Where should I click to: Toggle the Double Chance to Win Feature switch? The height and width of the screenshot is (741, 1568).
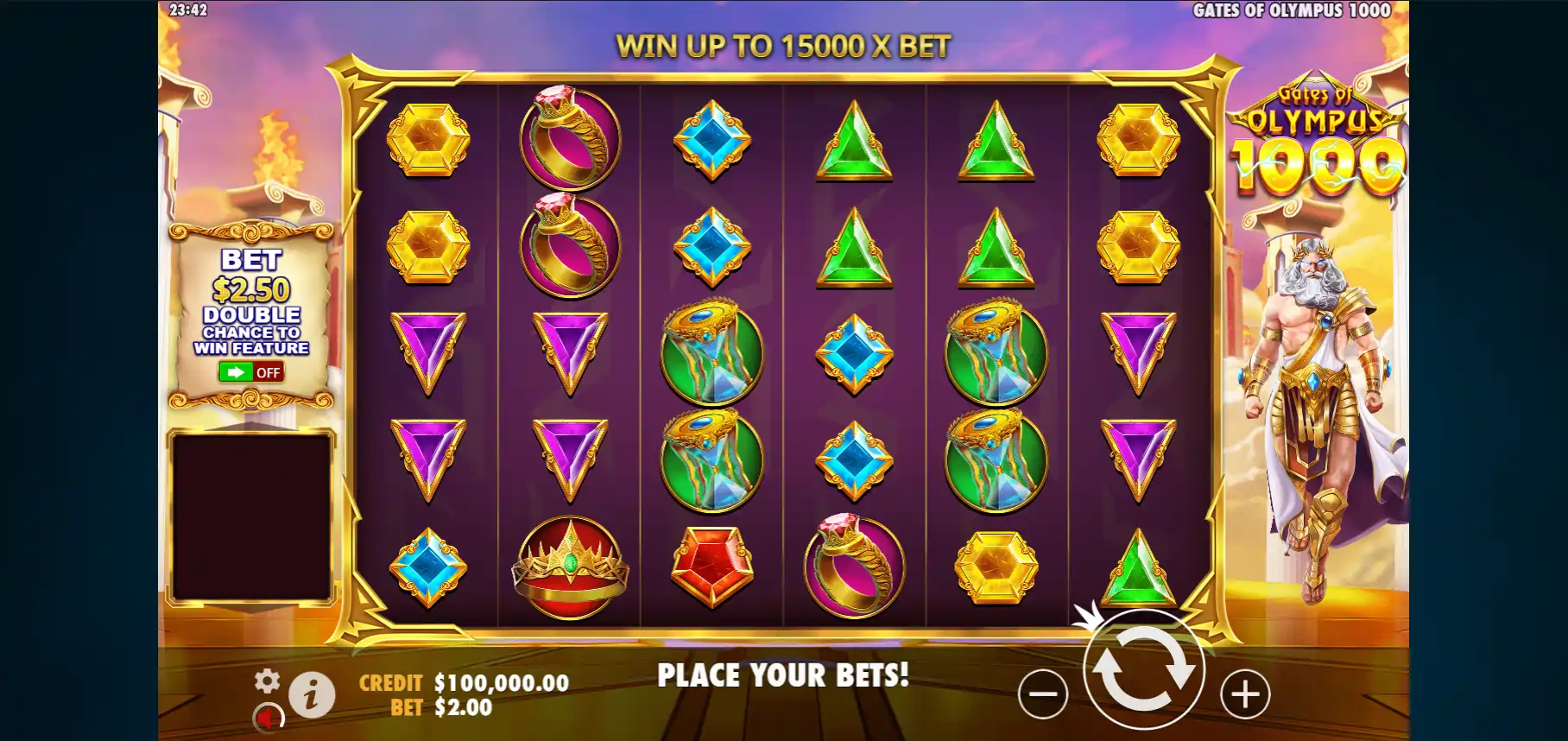click(x=250, y=372)
